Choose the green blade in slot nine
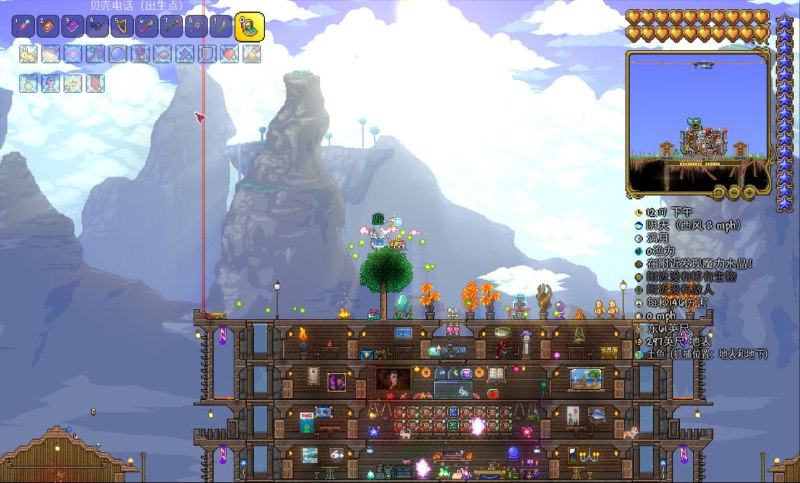This screenshot has height=483, width=800. 220,26
